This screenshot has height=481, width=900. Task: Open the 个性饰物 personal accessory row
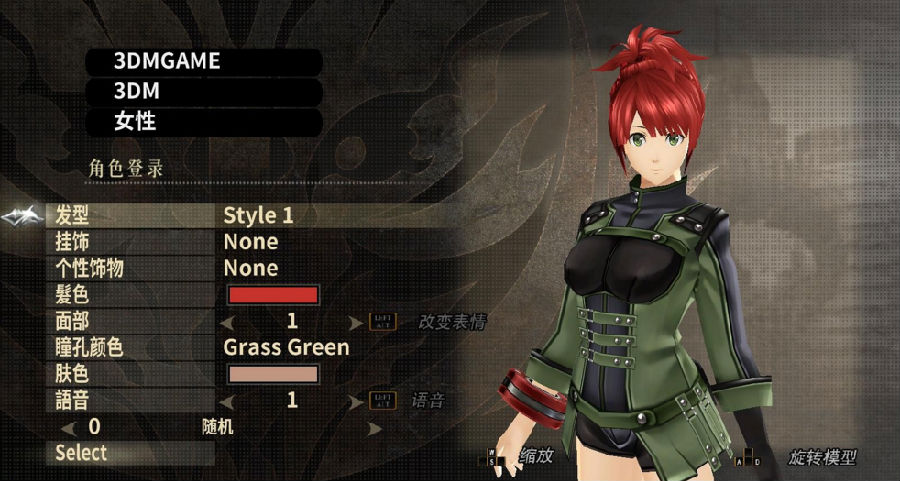(x=250, y=268)
